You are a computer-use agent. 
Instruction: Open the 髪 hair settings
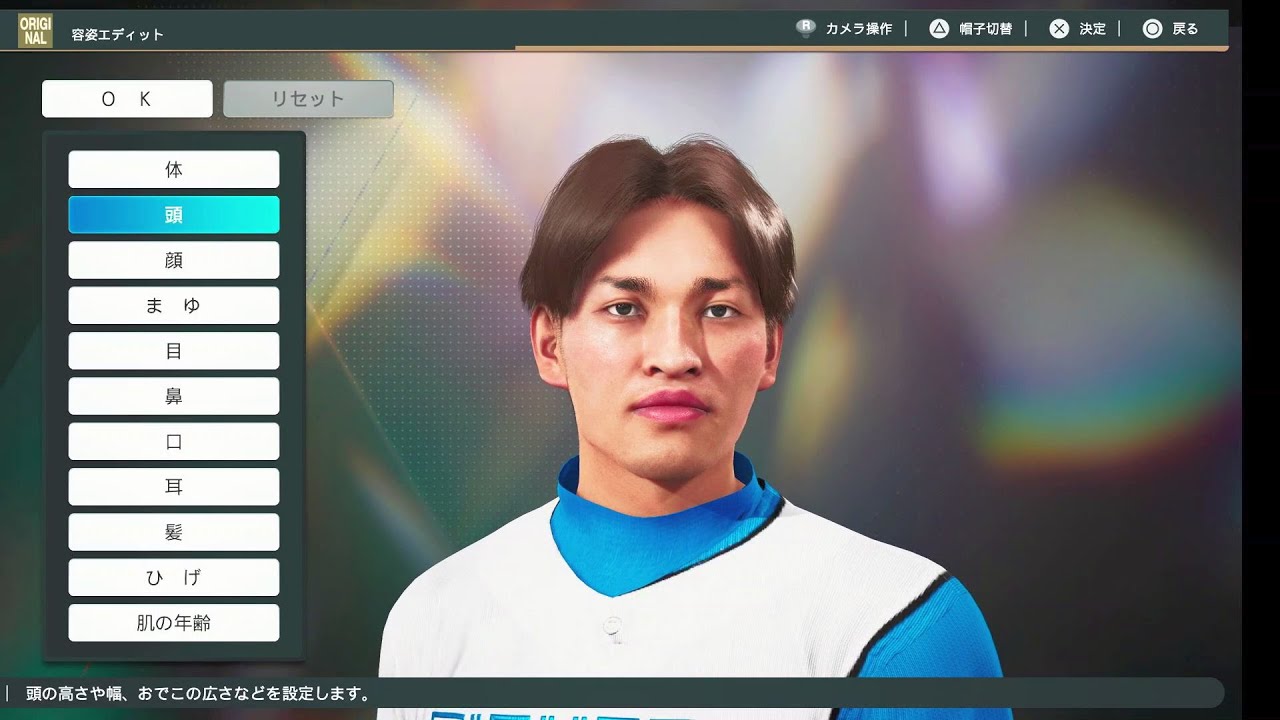coord(174,532)
